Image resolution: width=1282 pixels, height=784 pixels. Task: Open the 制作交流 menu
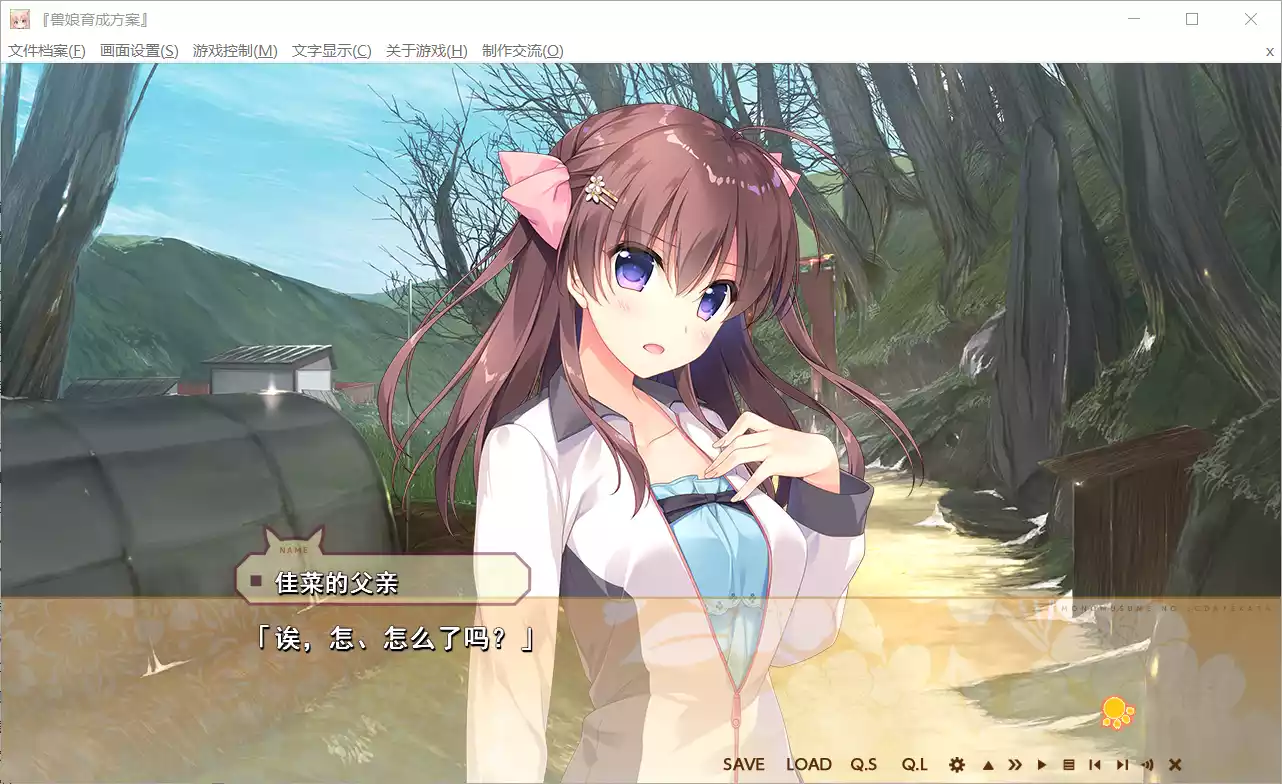click(x=524, y=50)
